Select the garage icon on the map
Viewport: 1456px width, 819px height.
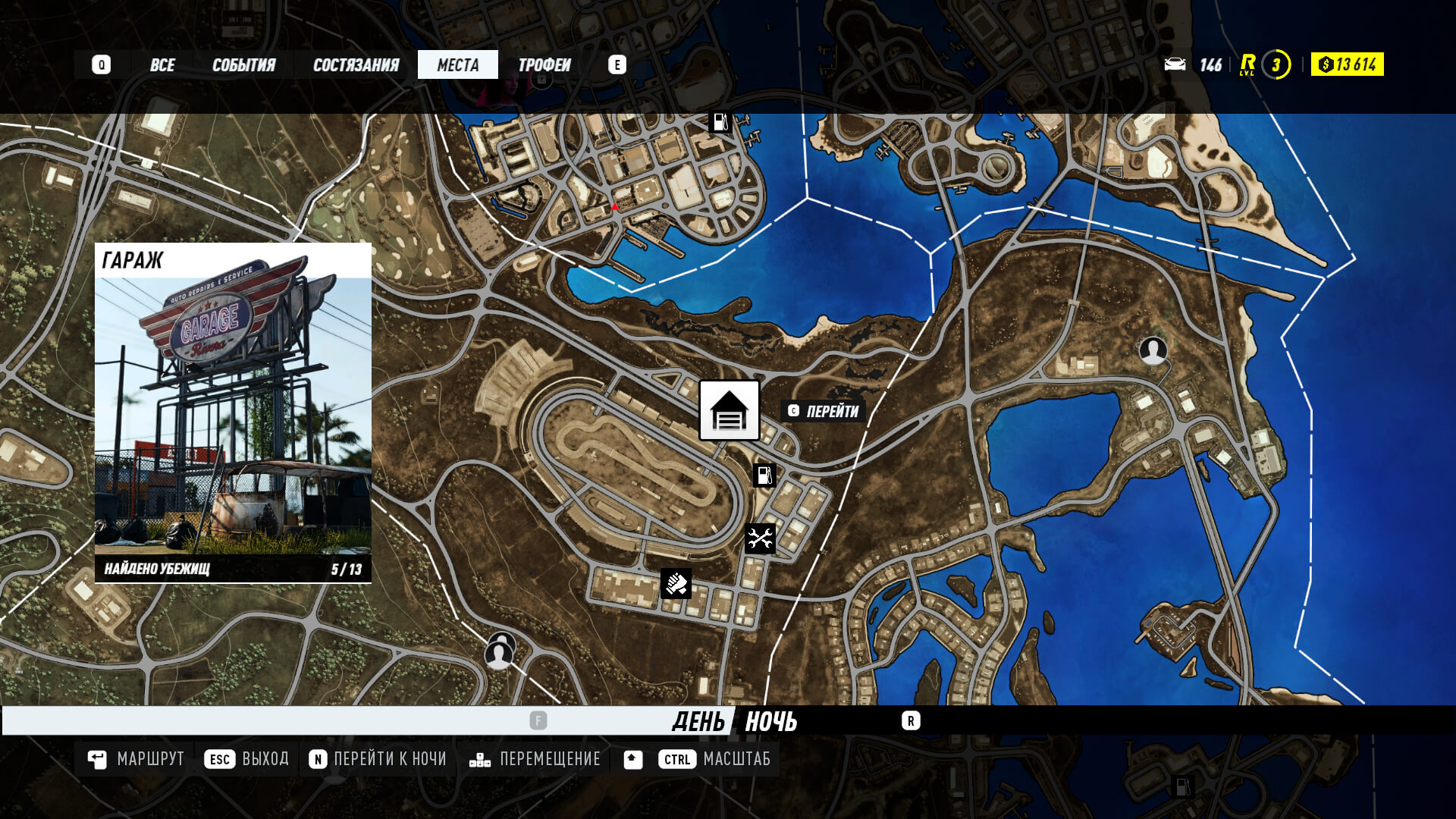728,410
